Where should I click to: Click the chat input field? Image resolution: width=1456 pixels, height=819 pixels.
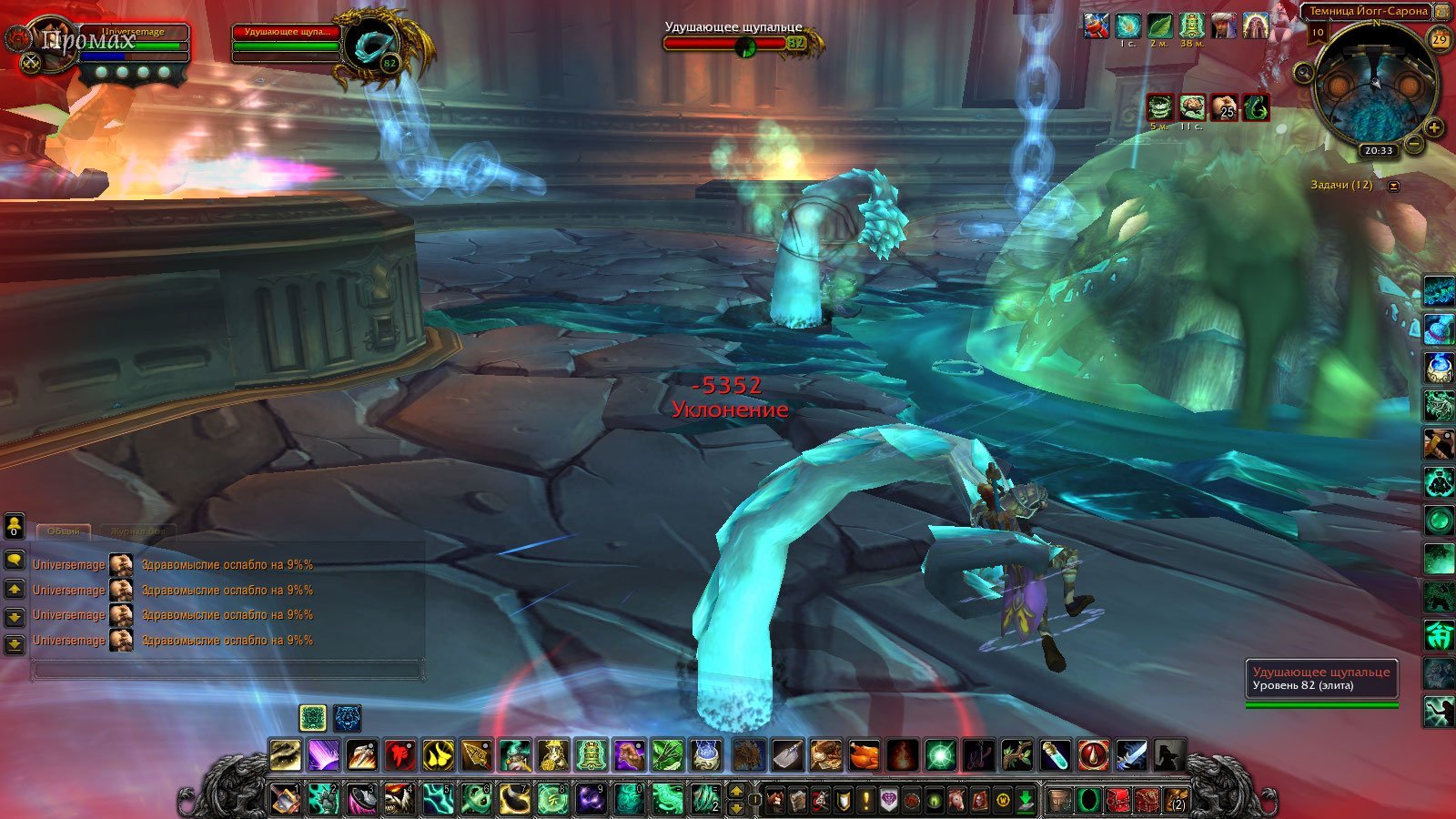[x=227, y=671]
